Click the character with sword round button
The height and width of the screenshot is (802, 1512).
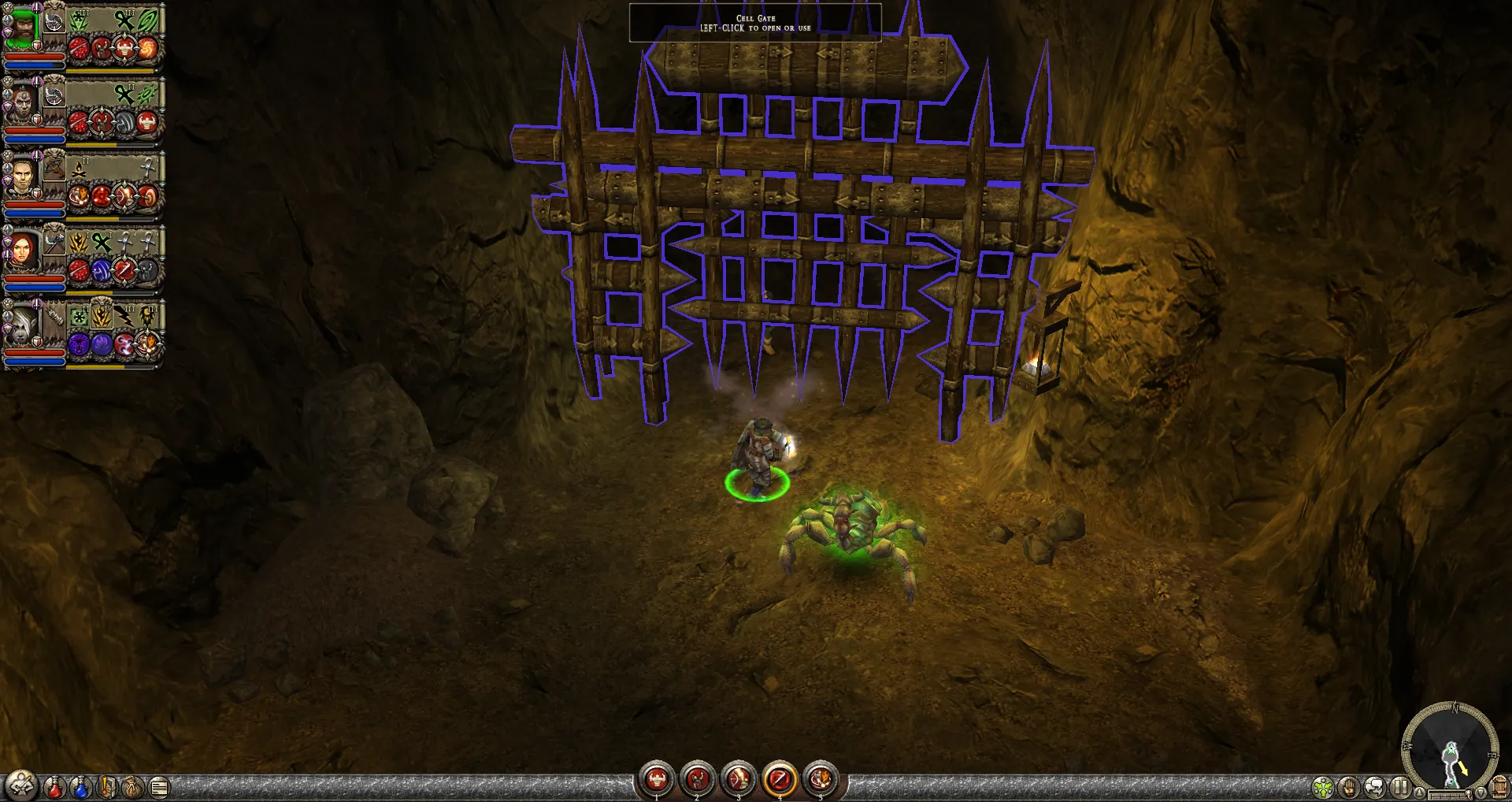pos(21,785)
